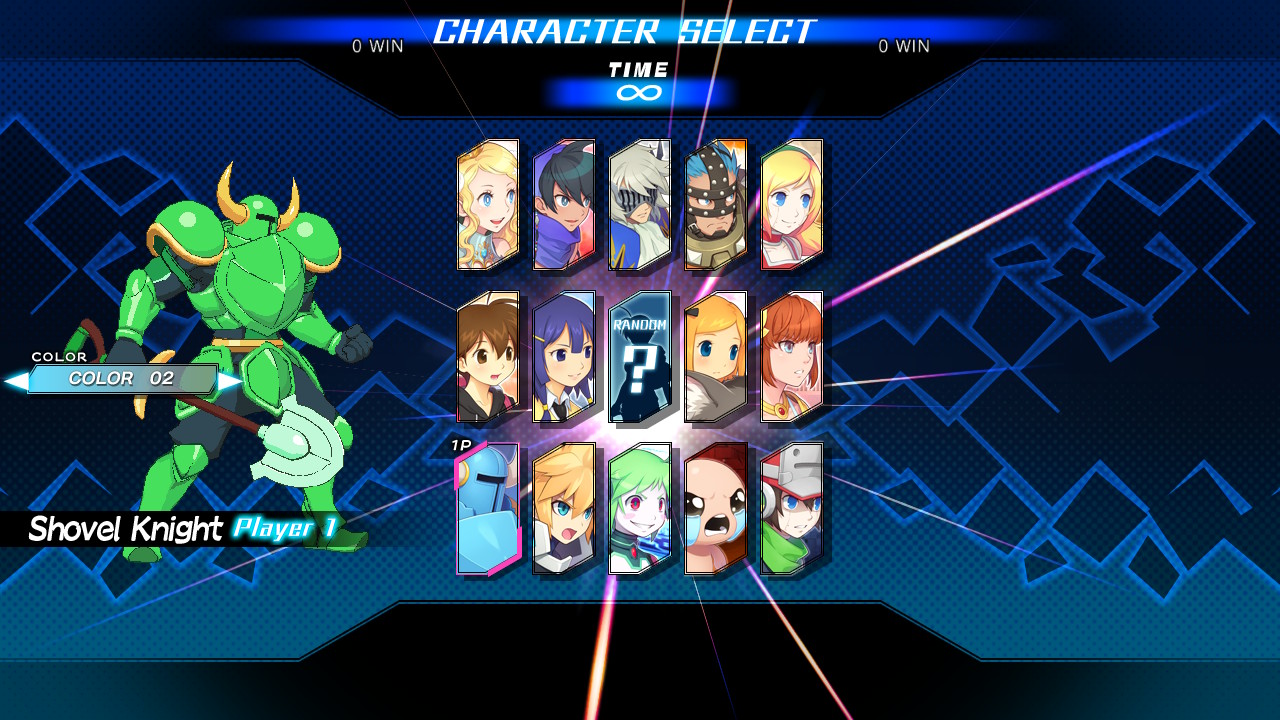Choose the white-haired masked character portrait

click(640, 205)
